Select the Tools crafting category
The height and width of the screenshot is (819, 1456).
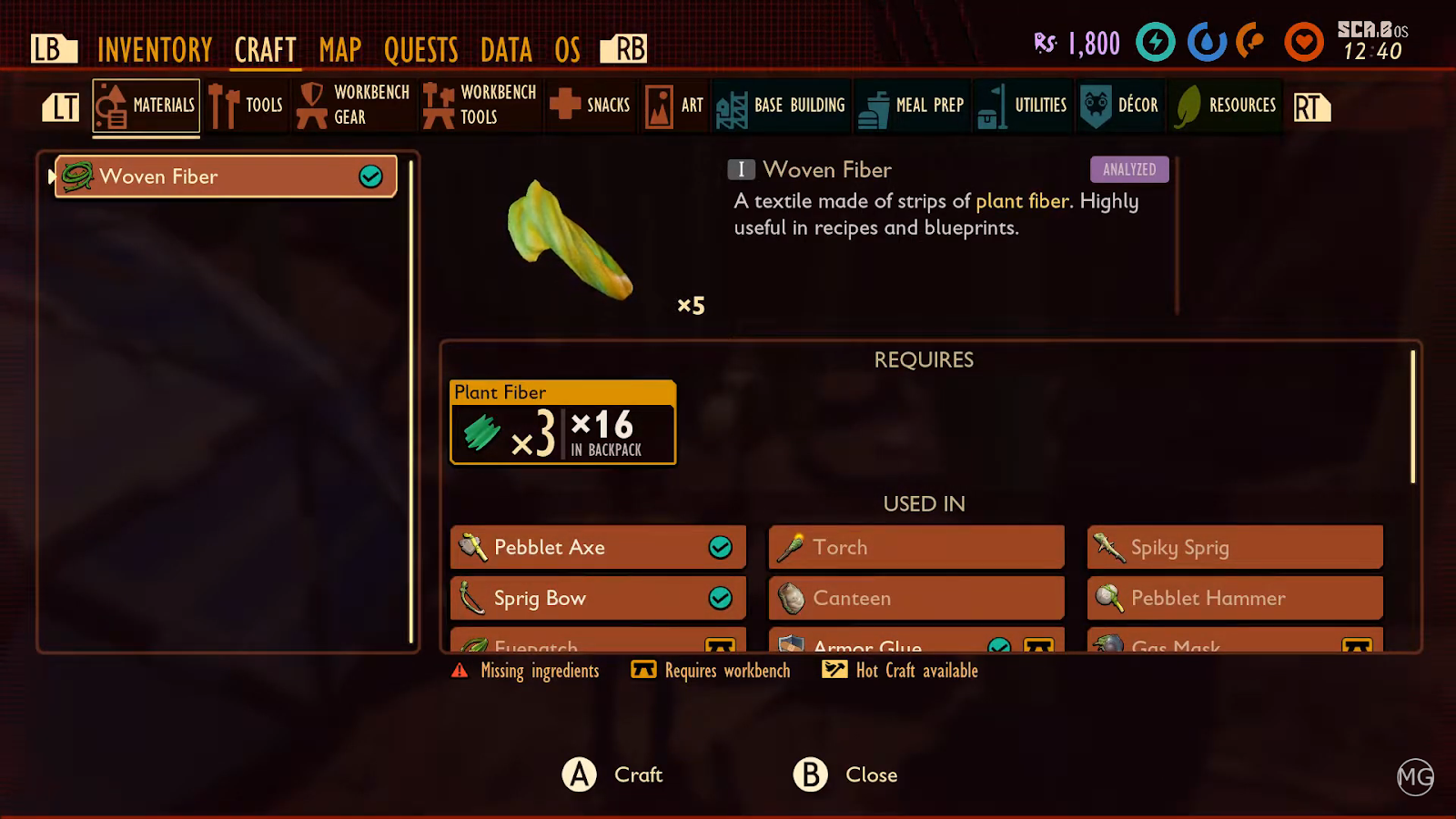(x=247, y=106)
